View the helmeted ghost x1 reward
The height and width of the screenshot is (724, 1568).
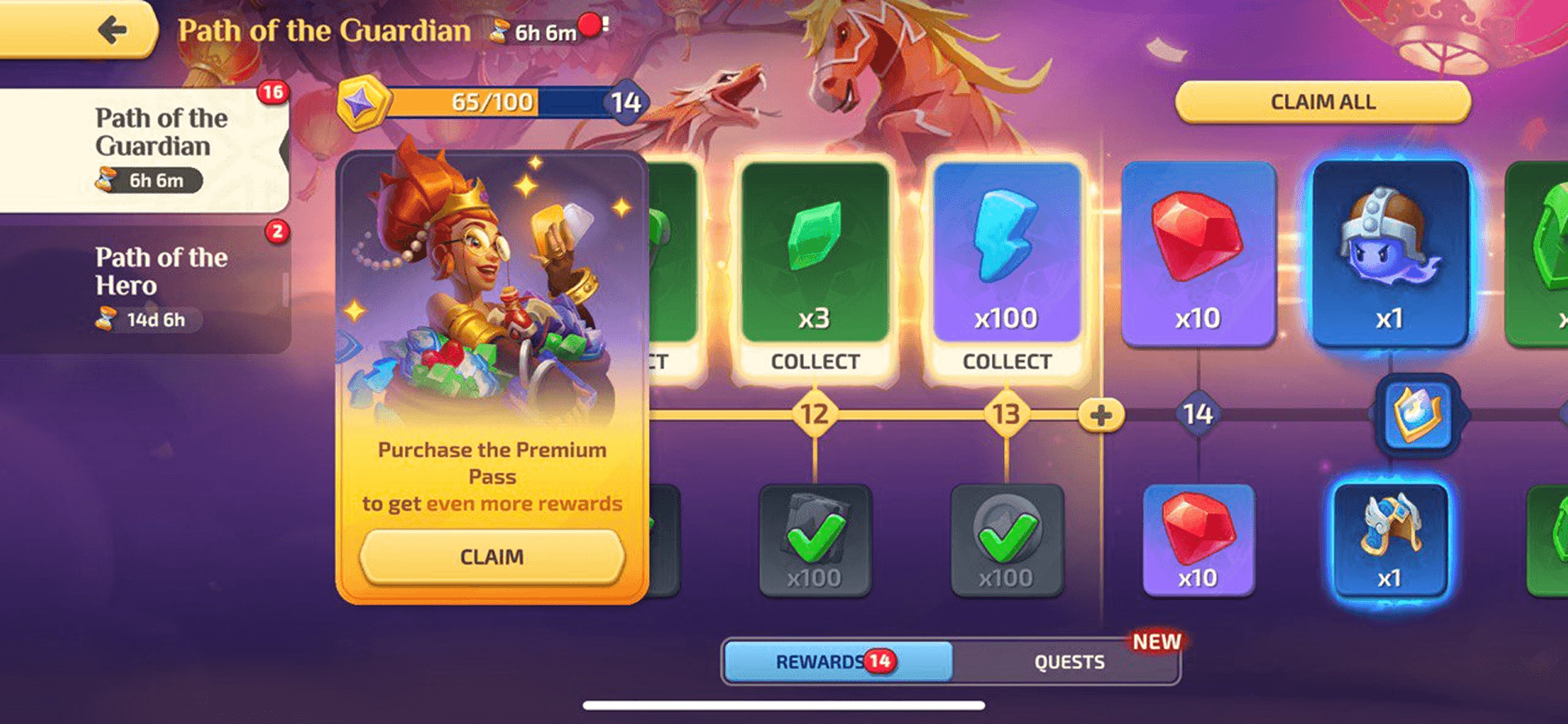[x=1389, y=253]
